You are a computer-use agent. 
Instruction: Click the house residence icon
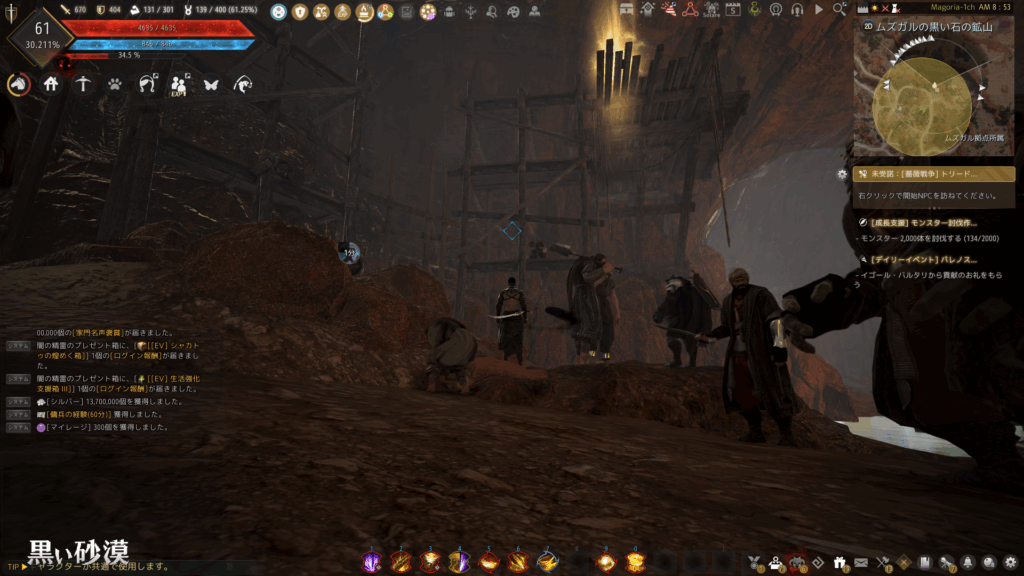click(51, 85)
